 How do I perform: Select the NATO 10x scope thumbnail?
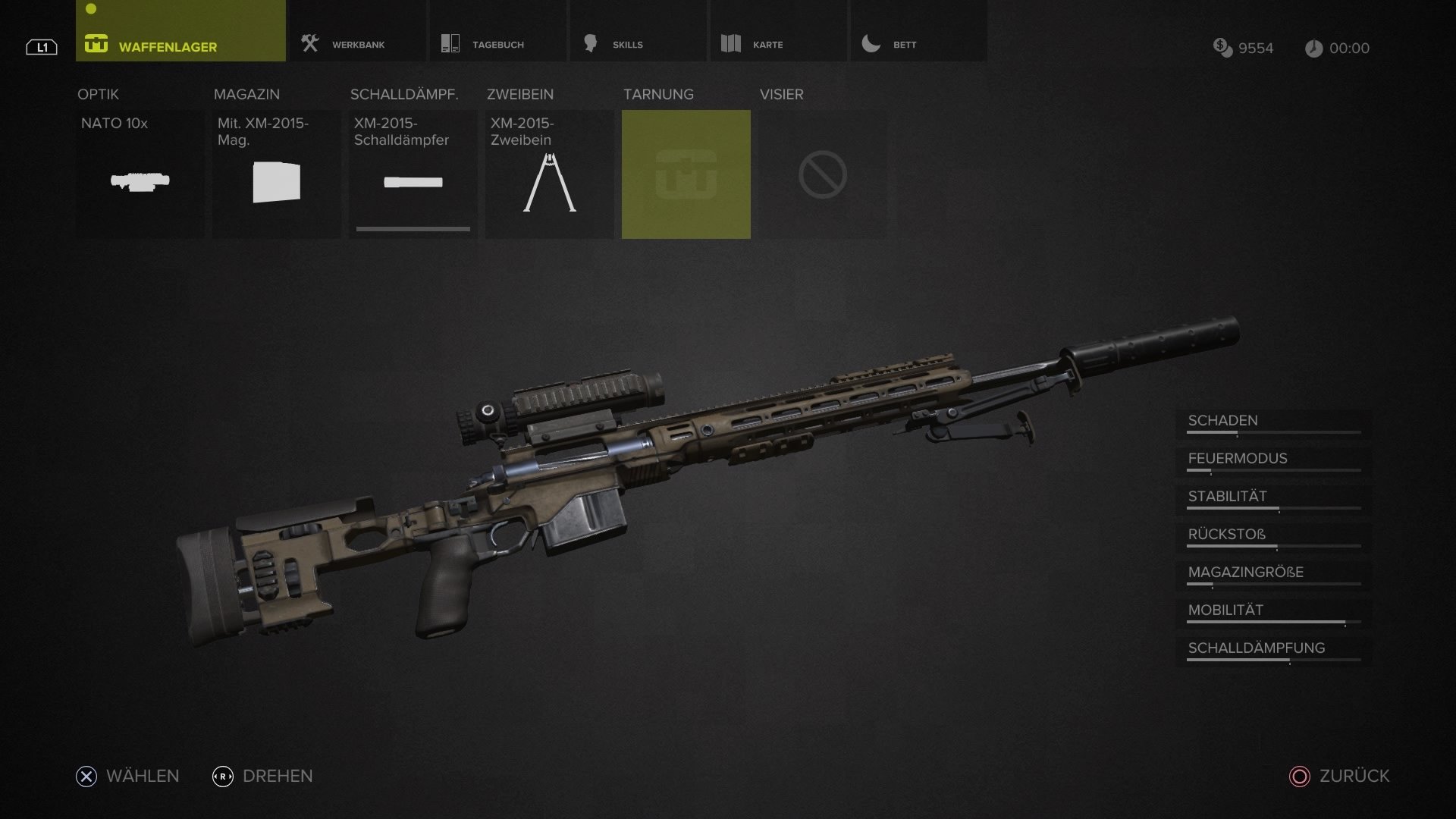(x=140, y=182)
